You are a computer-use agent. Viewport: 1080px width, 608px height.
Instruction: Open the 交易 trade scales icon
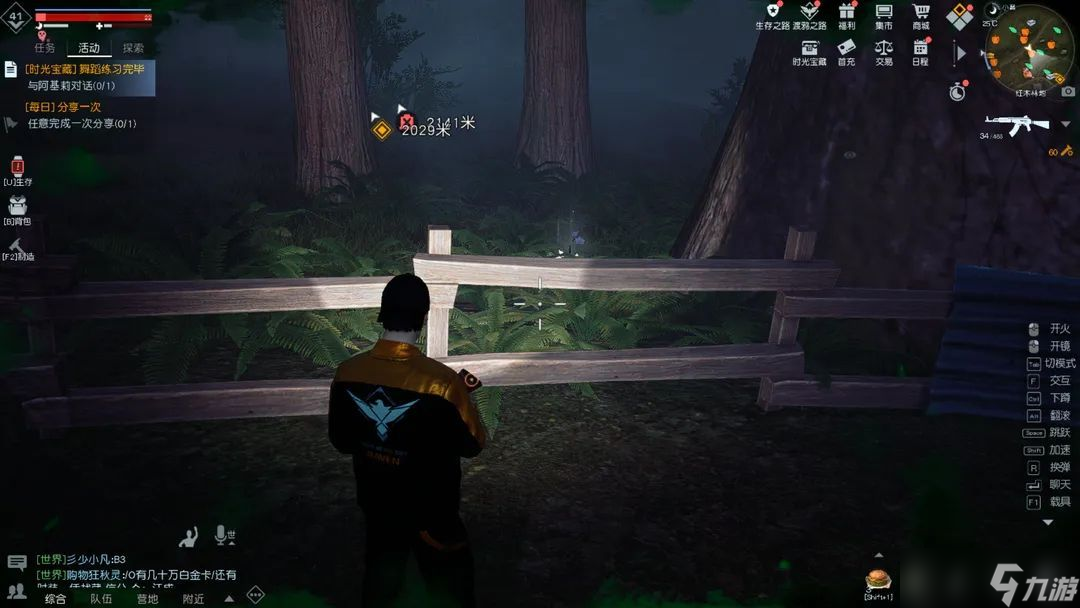coord(884,49)
